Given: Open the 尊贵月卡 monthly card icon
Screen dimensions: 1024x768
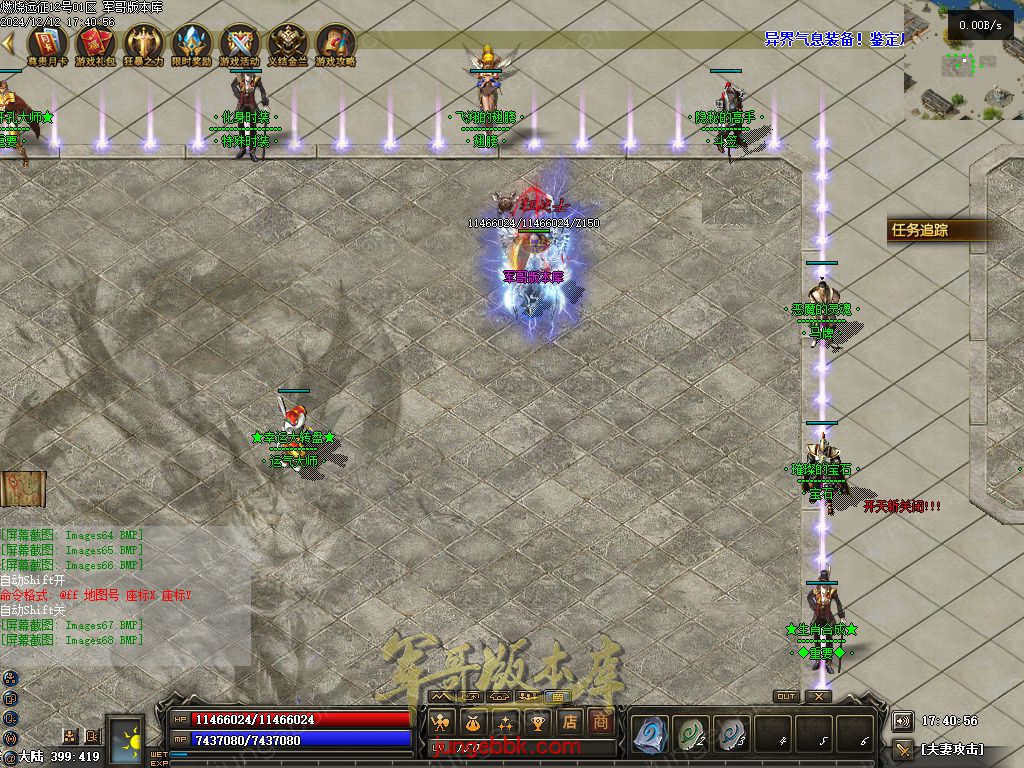Looking at the screenshot, I should pyautogui.click(x=47, y=44).
